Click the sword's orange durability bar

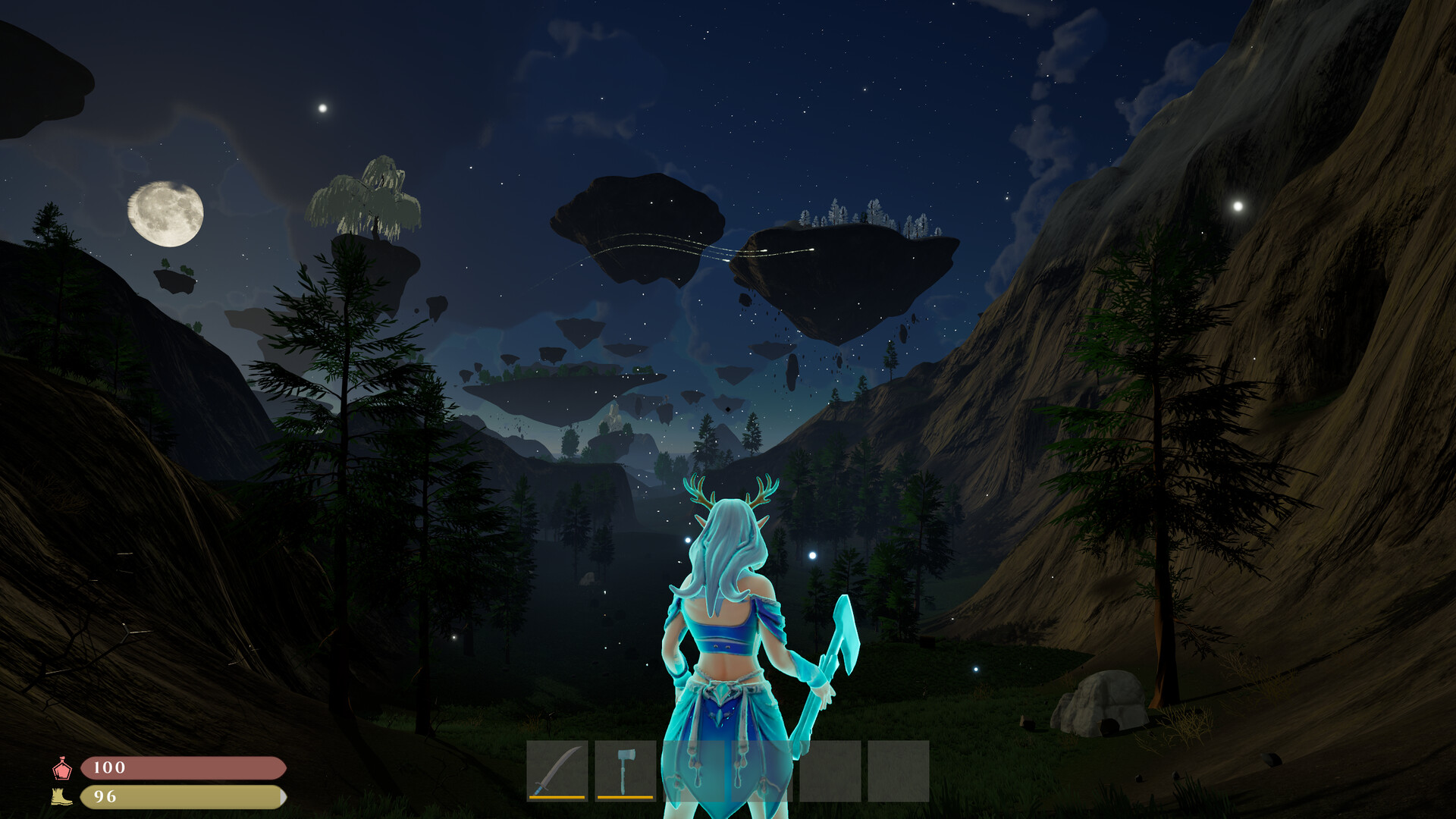tap(557, 797)
